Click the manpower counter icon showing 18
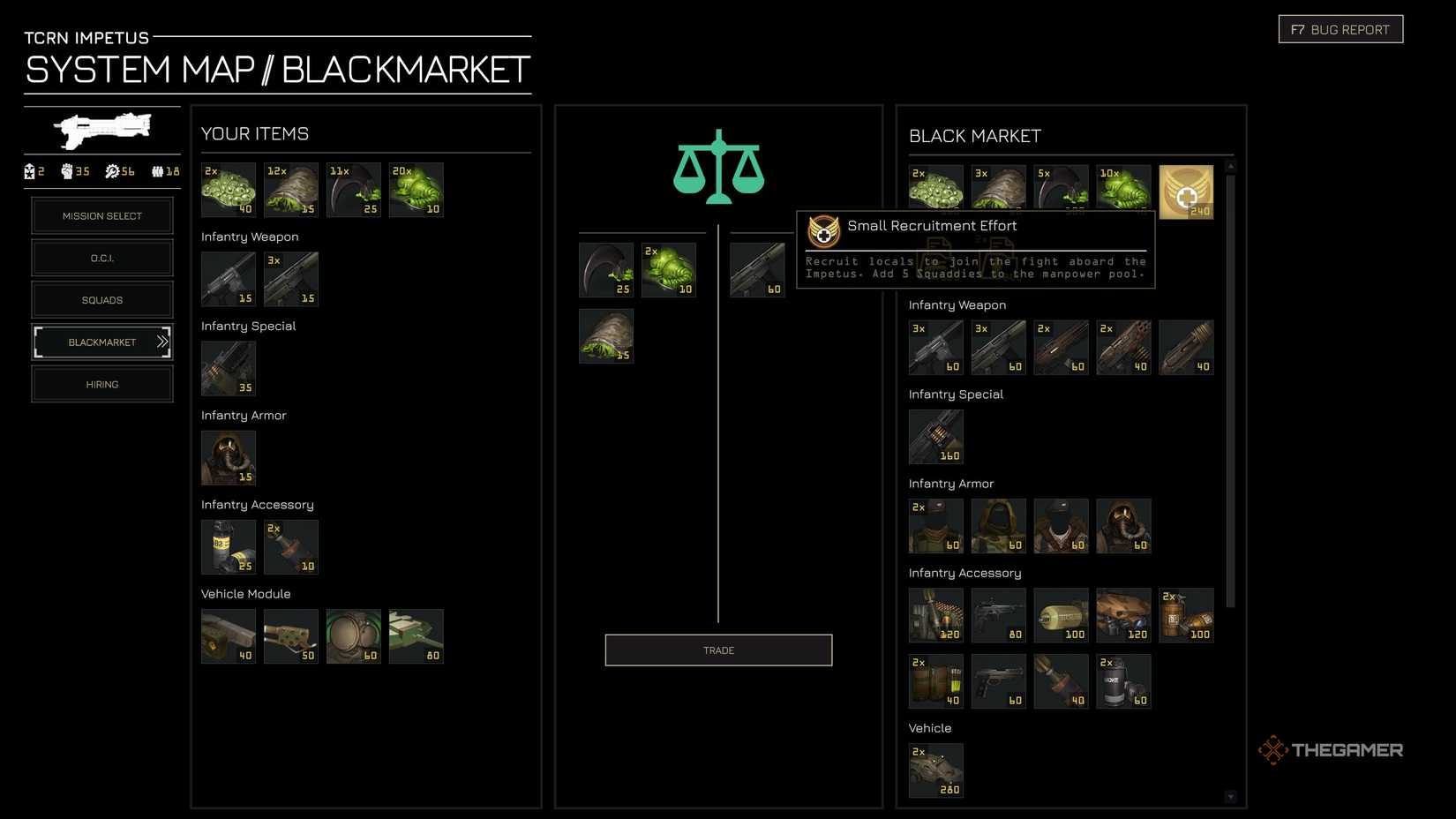1456x819 pixels. 157,172
